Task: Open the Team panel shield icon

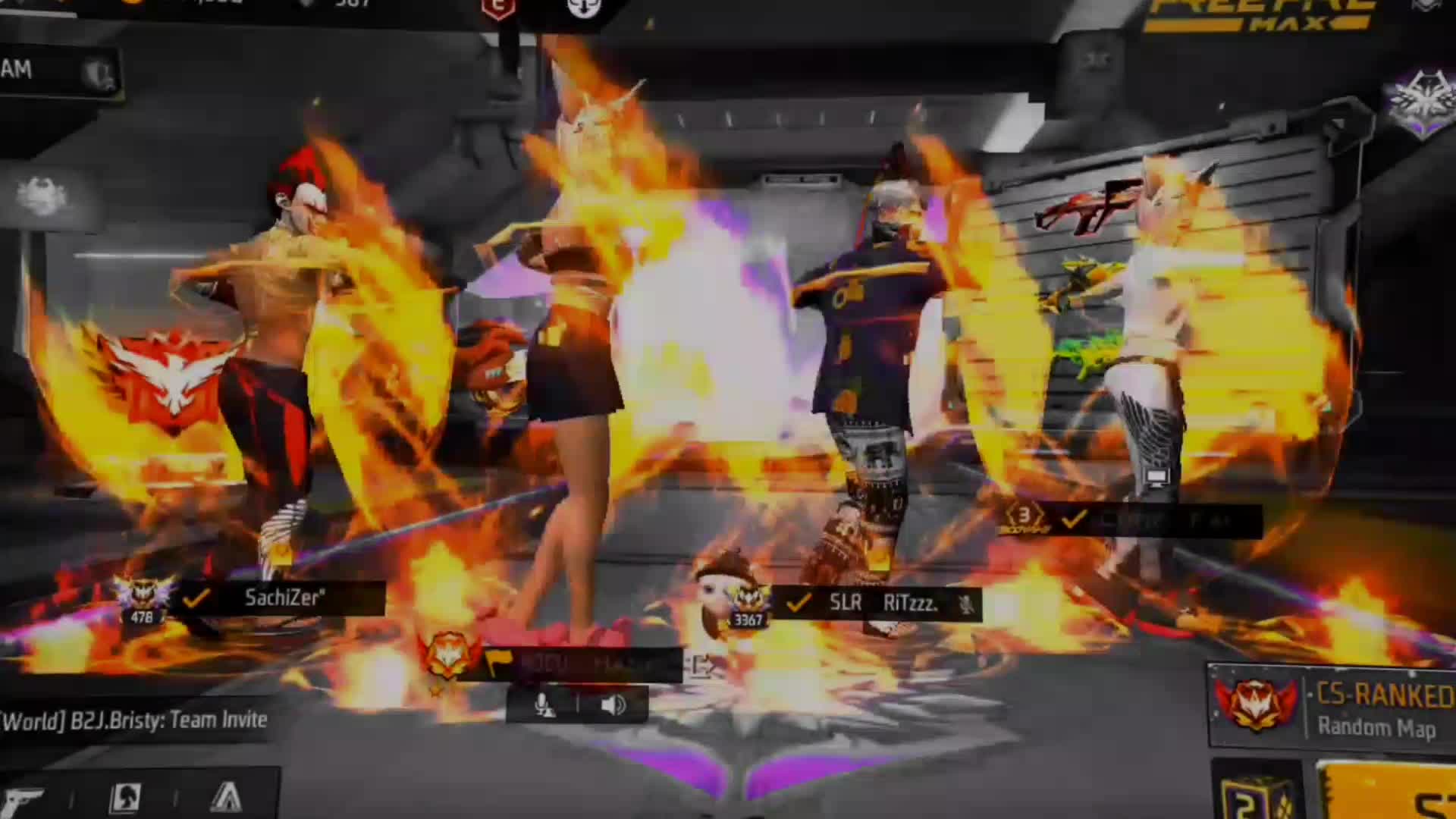Action: 99,74
